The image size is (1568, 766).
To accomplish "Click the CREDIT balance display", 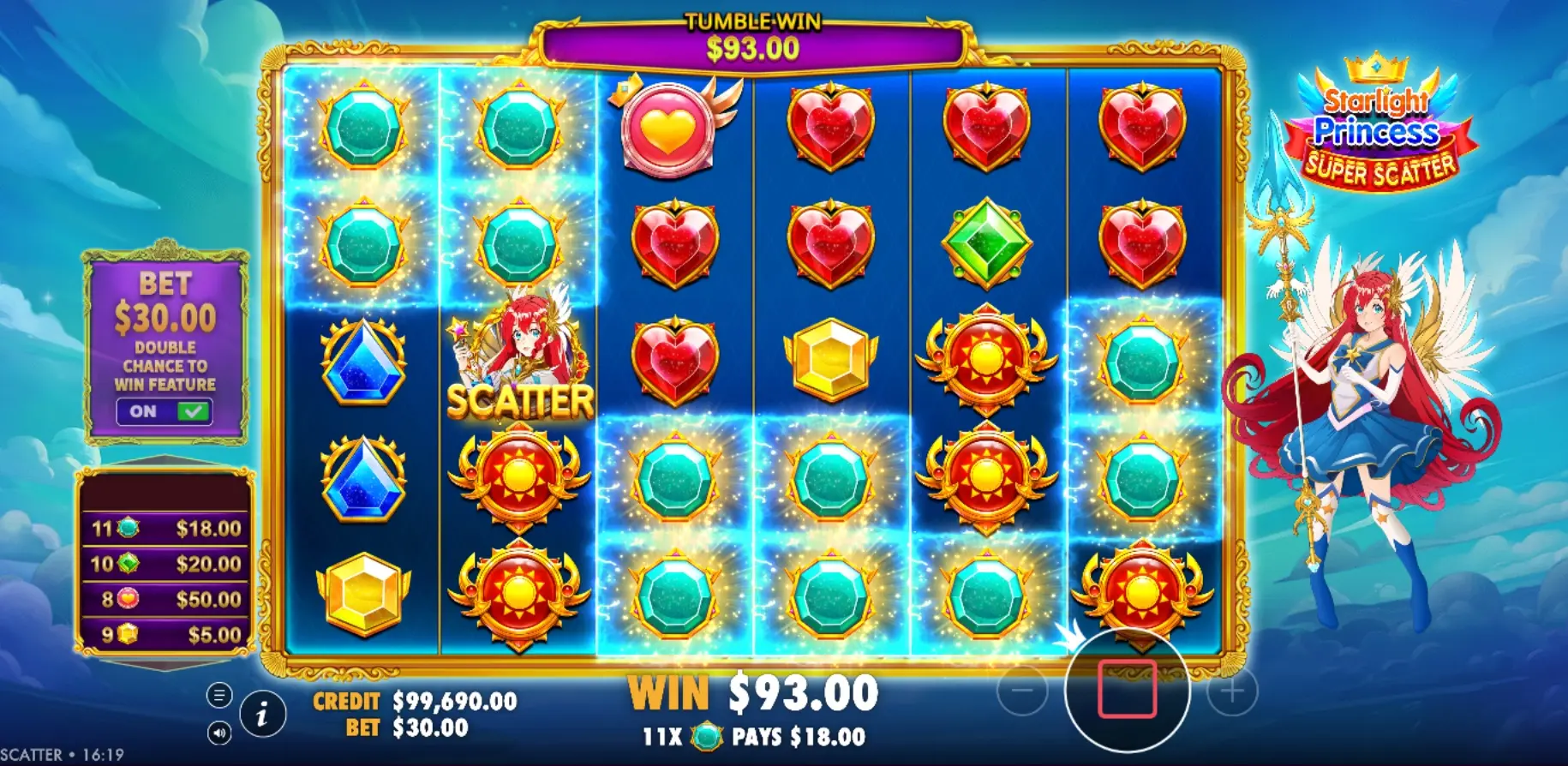I will tap(411, 701).
